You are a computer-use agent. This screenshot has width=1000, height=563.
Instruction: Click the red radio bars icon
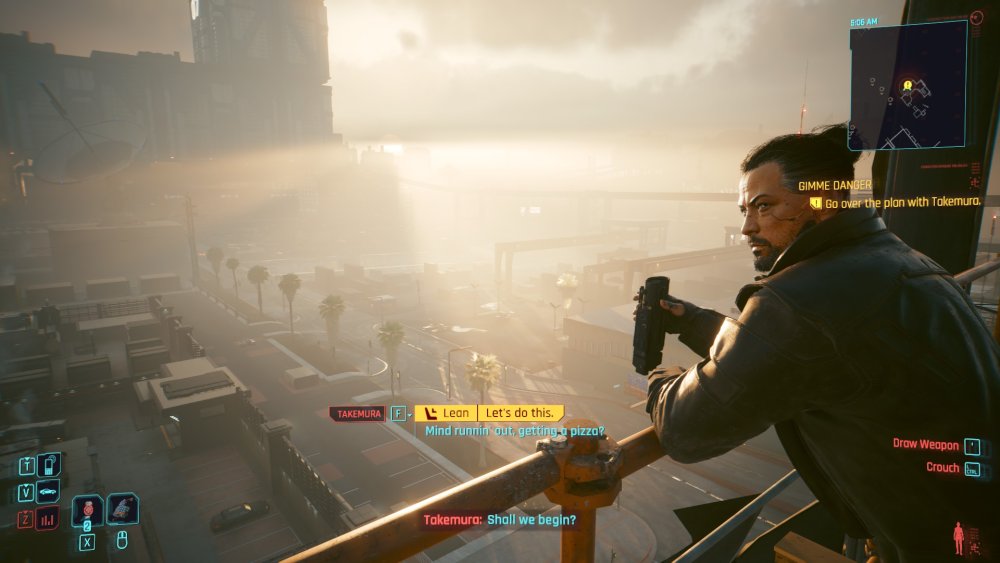pyautogui.click(x=48, y=518)
